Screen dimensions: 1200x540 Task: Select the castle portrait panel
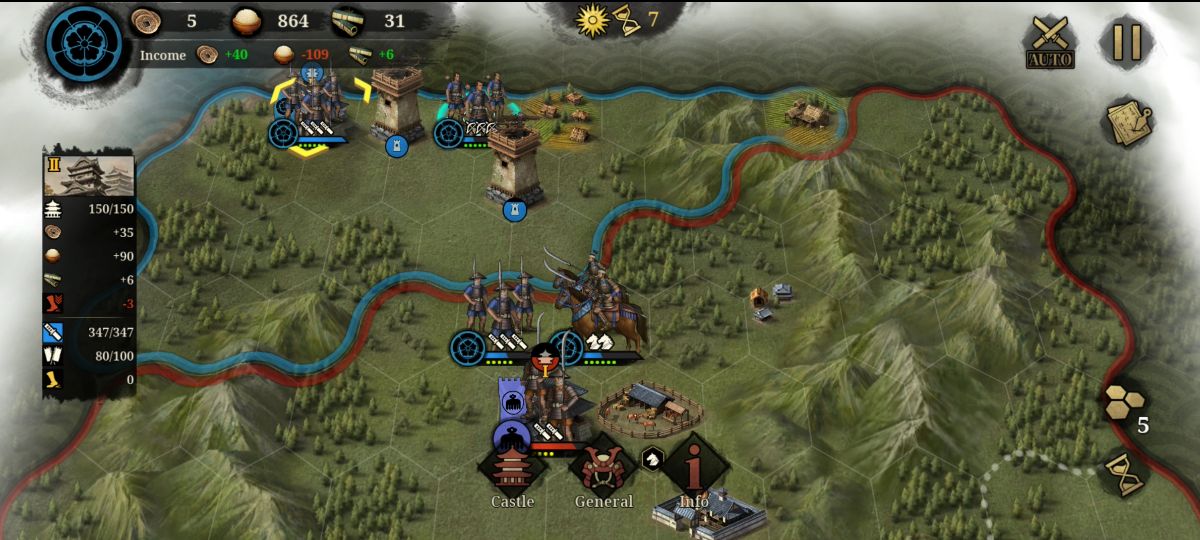tap(89, 174)
